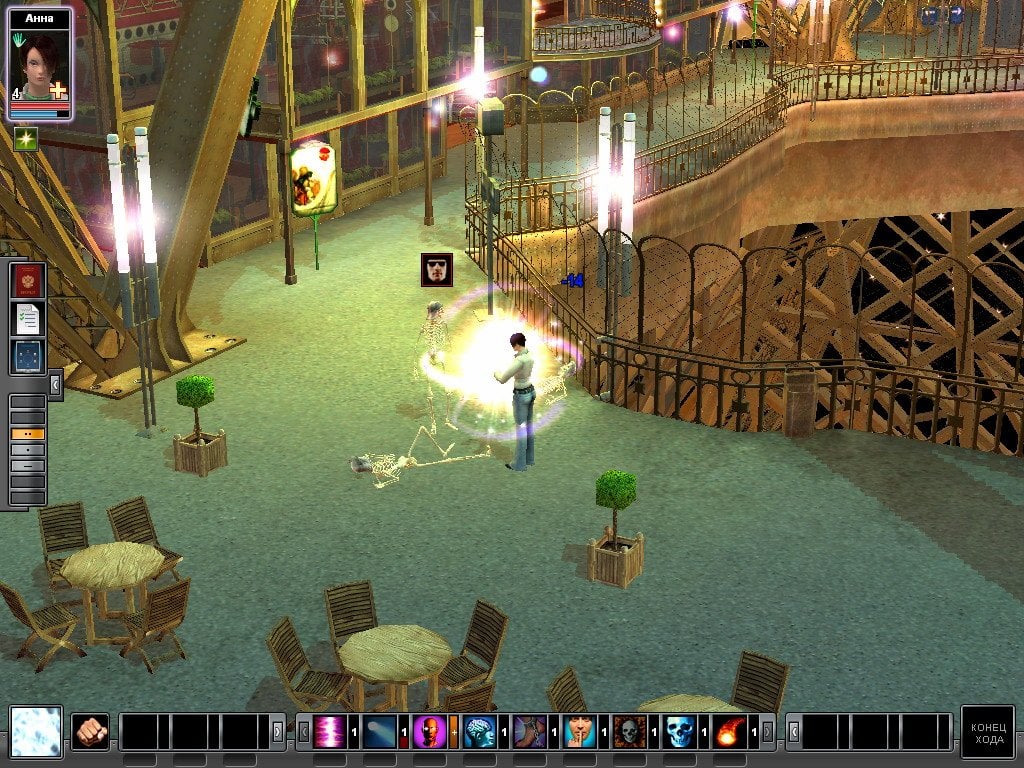
Task: Click the green star status icon
Action: coord(25,140)
